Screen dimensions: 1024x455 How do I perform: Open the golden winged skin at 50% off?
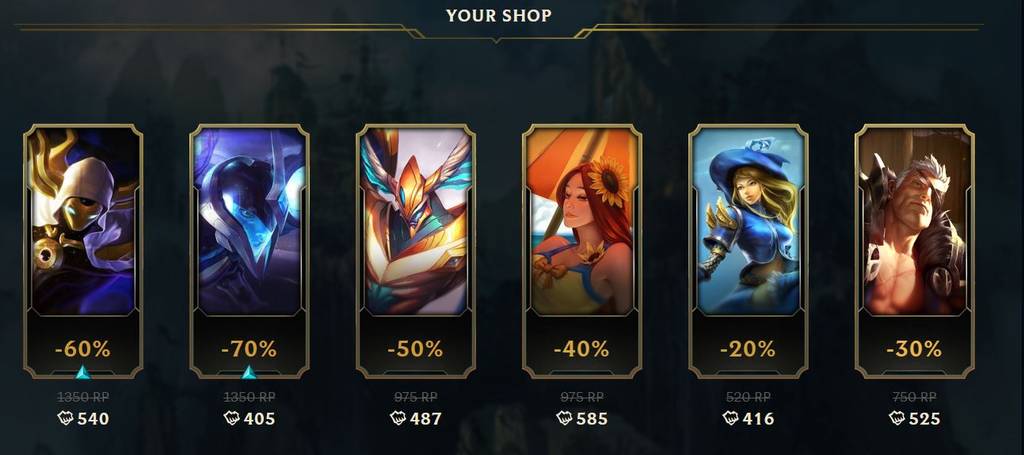(415, 222)
